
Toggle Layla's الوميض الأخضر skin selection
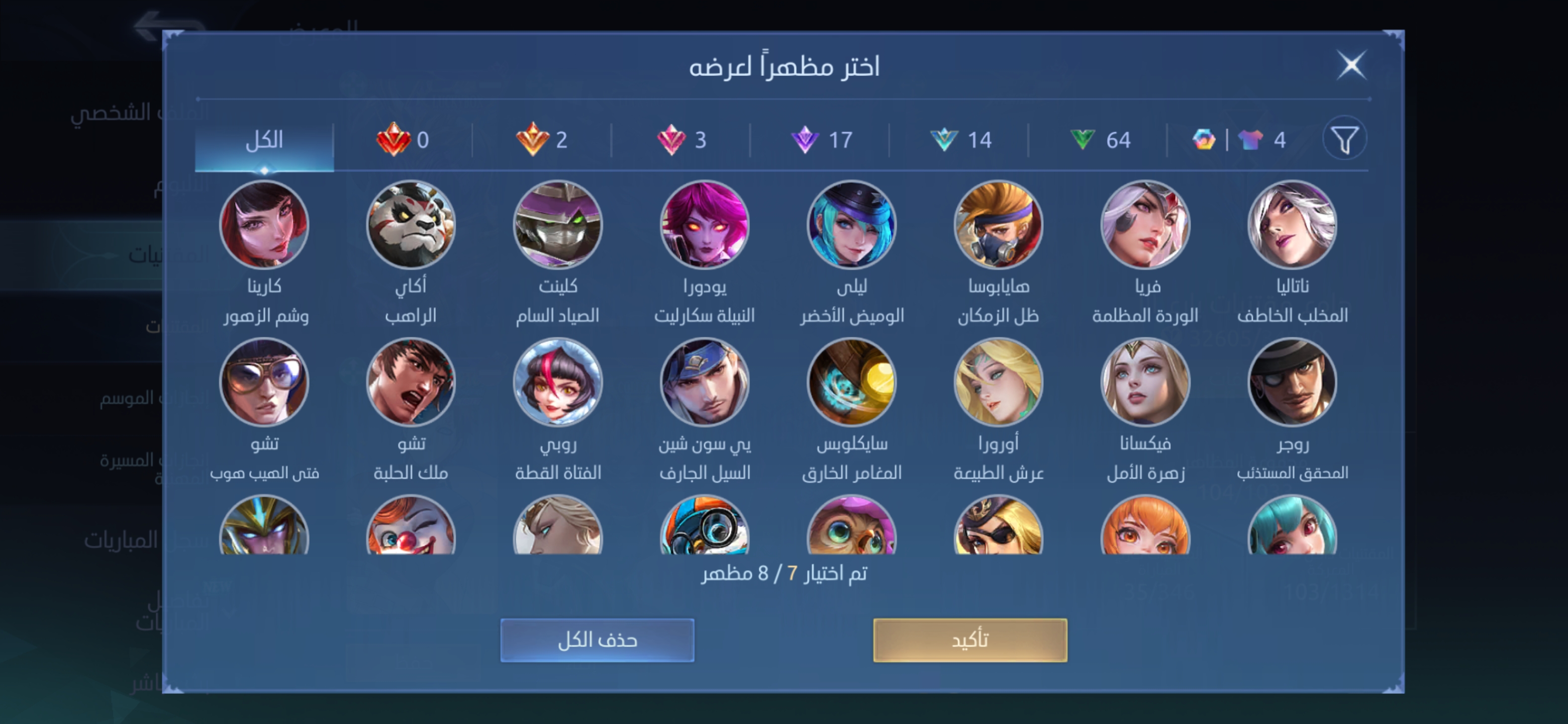pos(852,225)
